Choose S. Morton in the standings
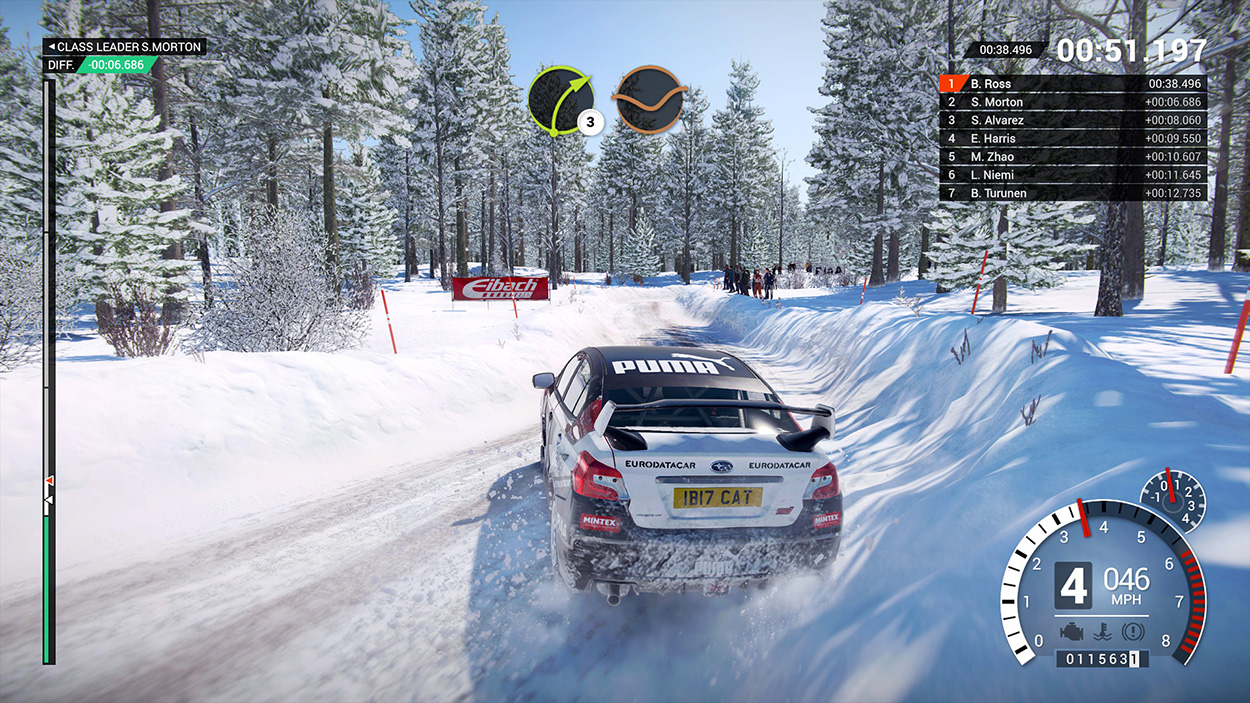 1072,102
